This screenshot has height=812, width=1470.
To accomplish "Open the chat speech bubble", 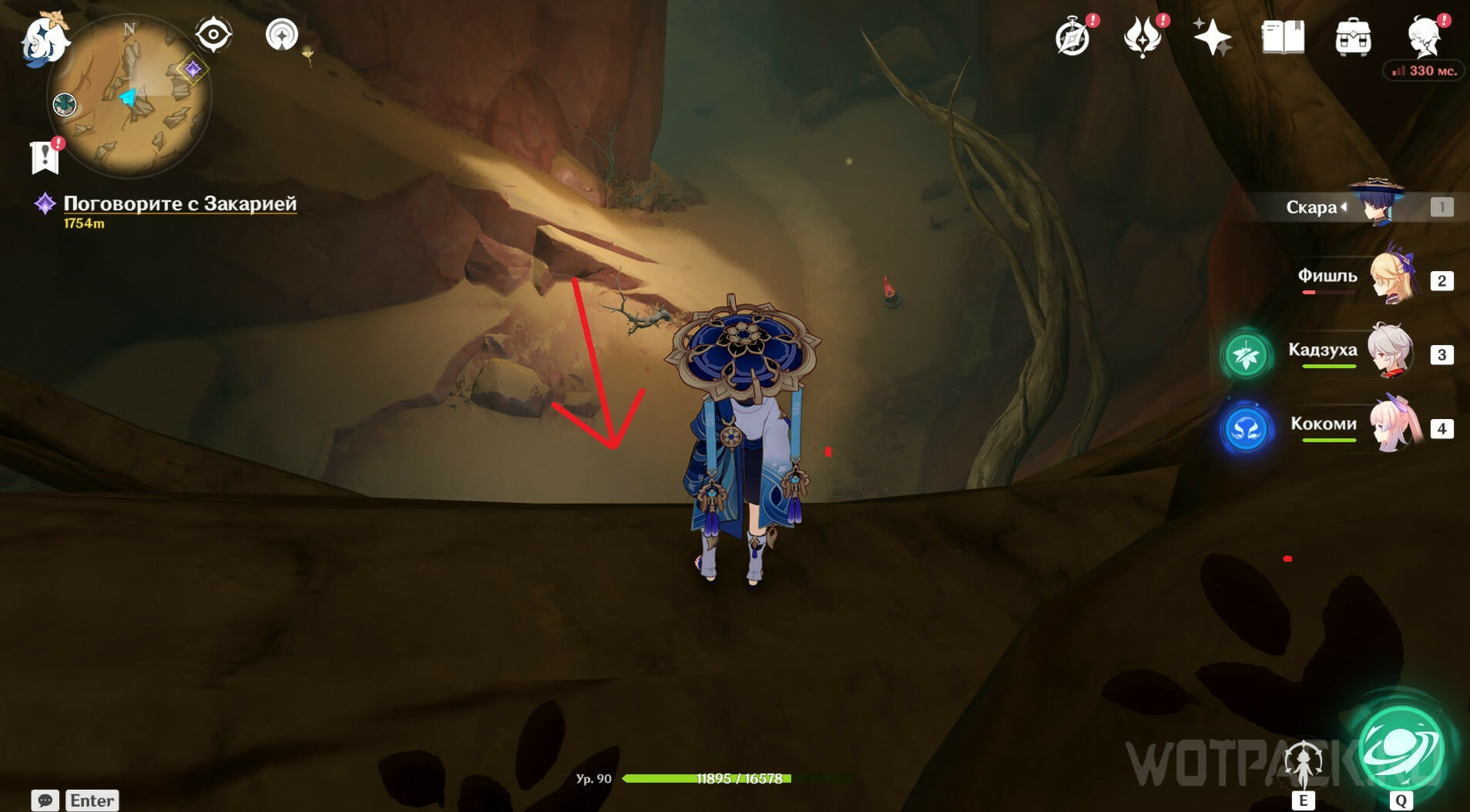I will (45, 800).
